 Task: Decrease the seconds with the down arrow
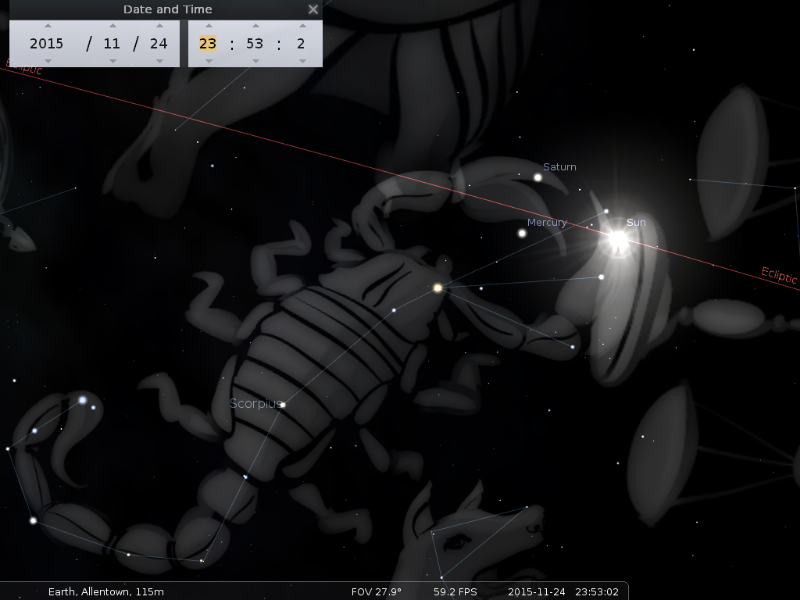pyautogui.click(x=301, y=60)
